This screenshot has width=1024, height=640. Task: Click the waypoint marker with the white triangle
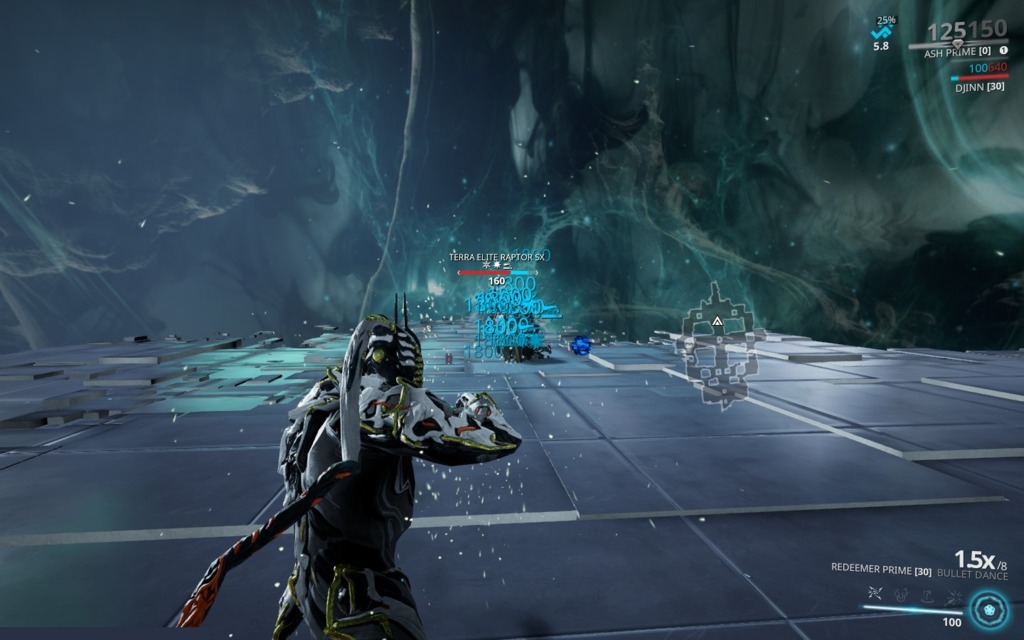[717, 322]
